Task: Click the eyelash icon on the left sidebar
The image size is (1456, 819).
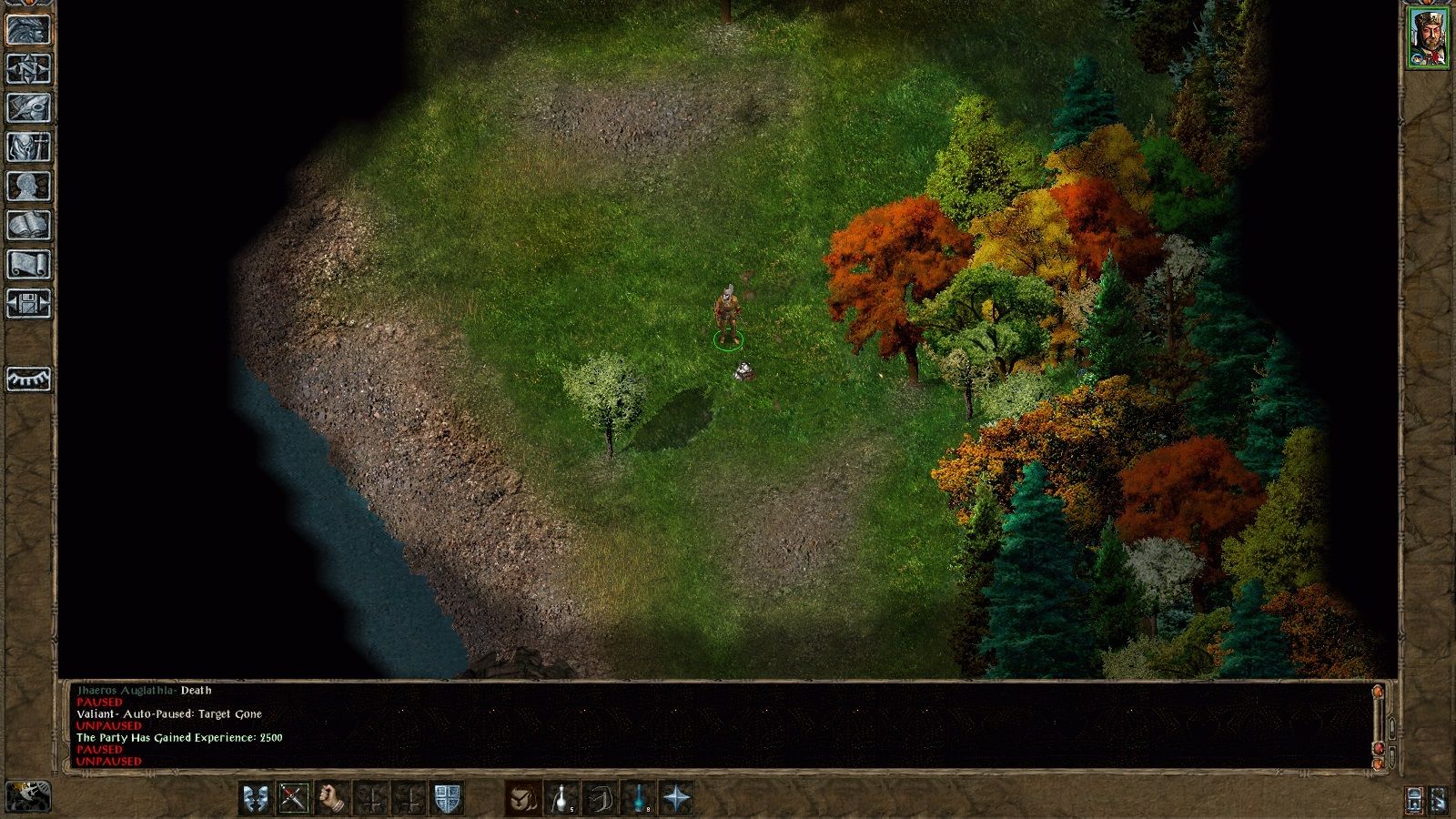Action: (x=28, y=379)
